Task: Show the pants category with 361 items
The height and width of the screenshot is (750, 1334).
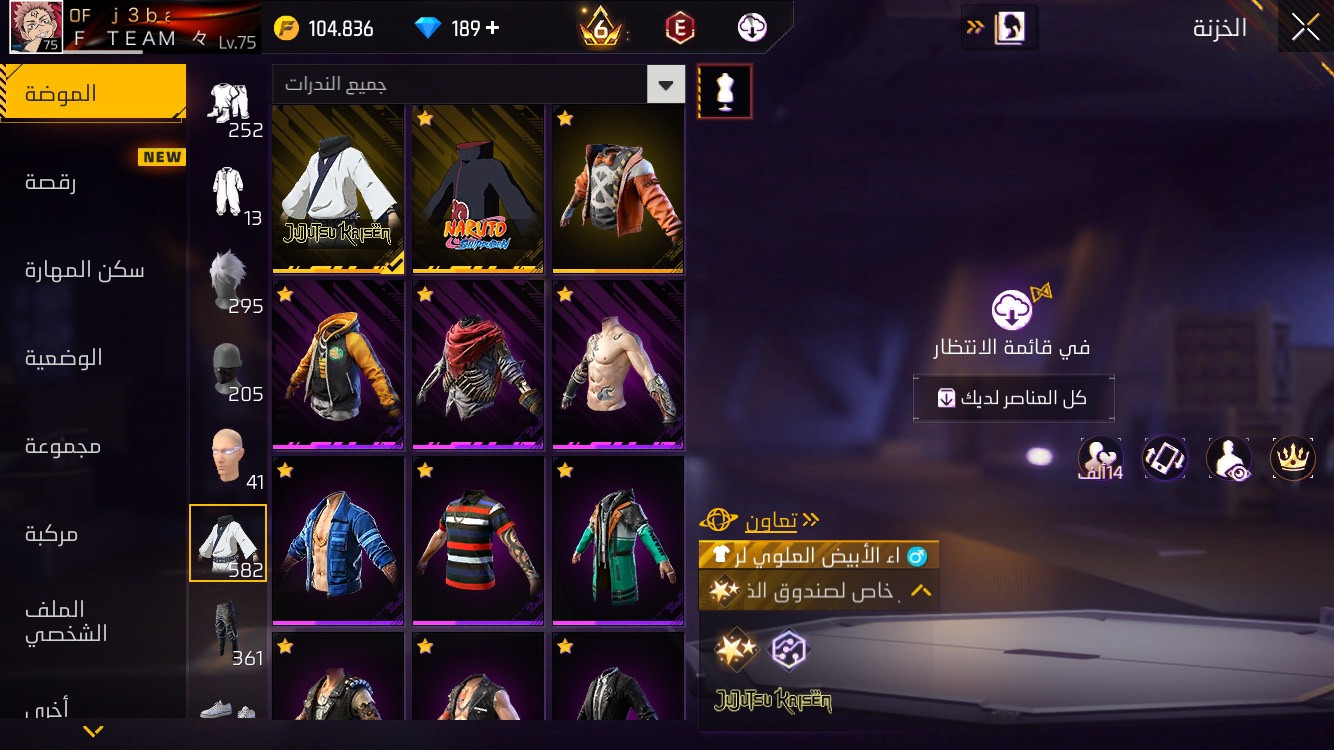Action: click(228, 630)
